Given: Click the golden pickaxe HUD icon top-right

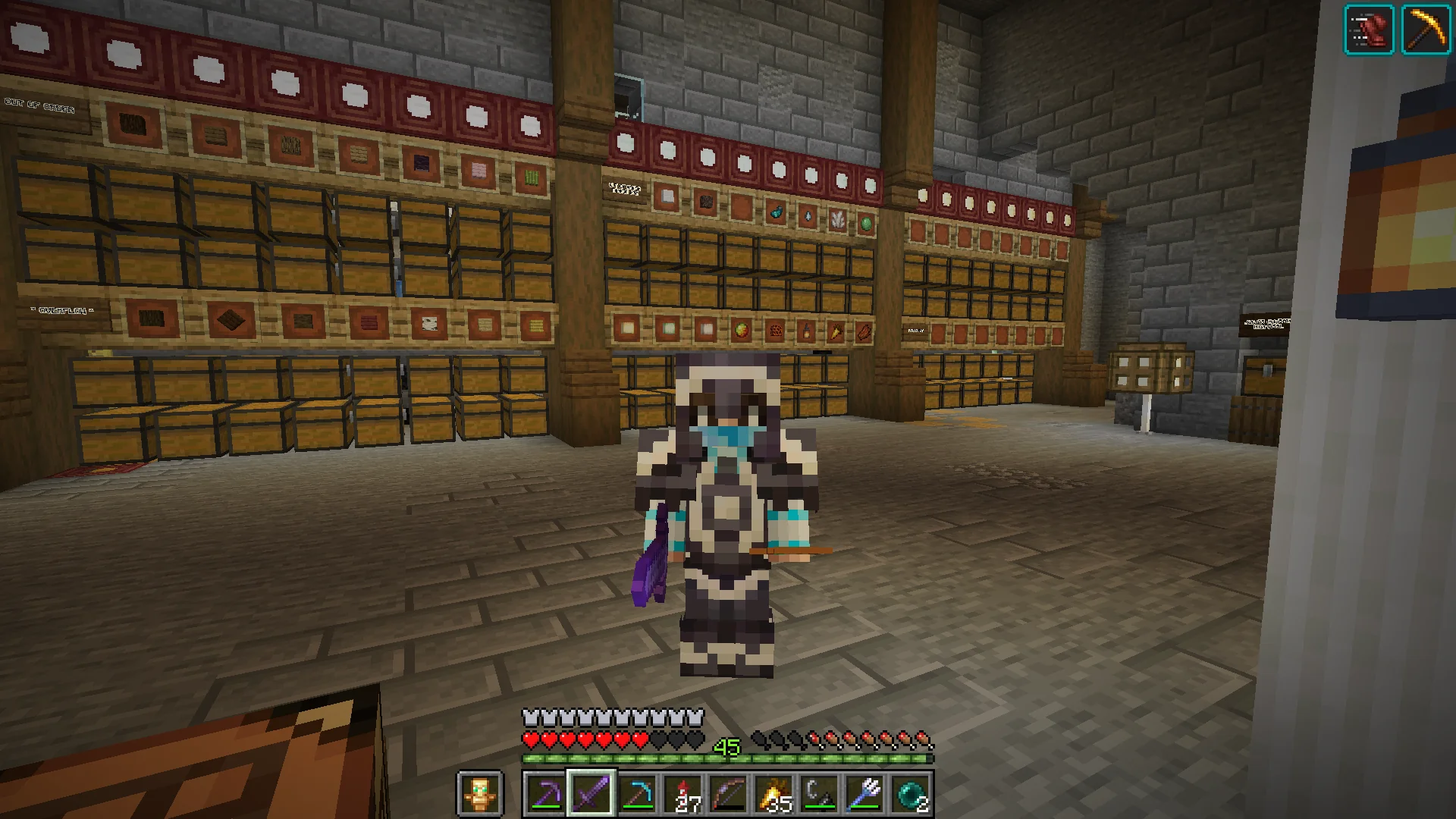Looking at the screenshot, I should pyautogui.click(x=1426, y=29).
